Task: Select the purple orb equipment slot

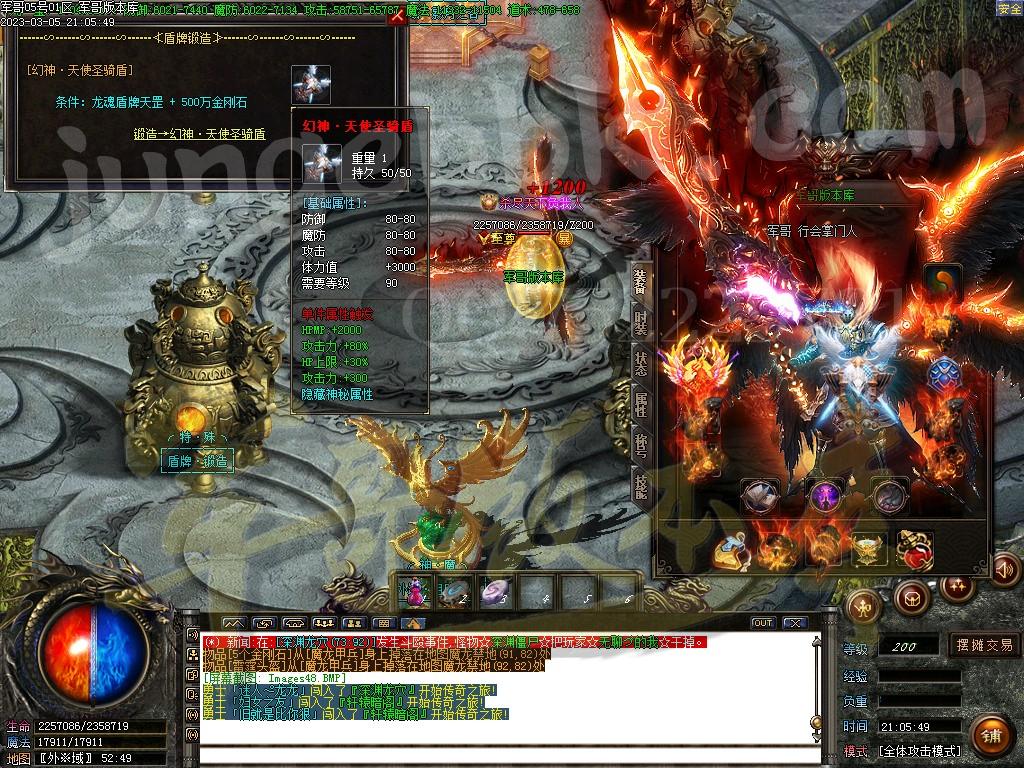Action: point(825,495)
